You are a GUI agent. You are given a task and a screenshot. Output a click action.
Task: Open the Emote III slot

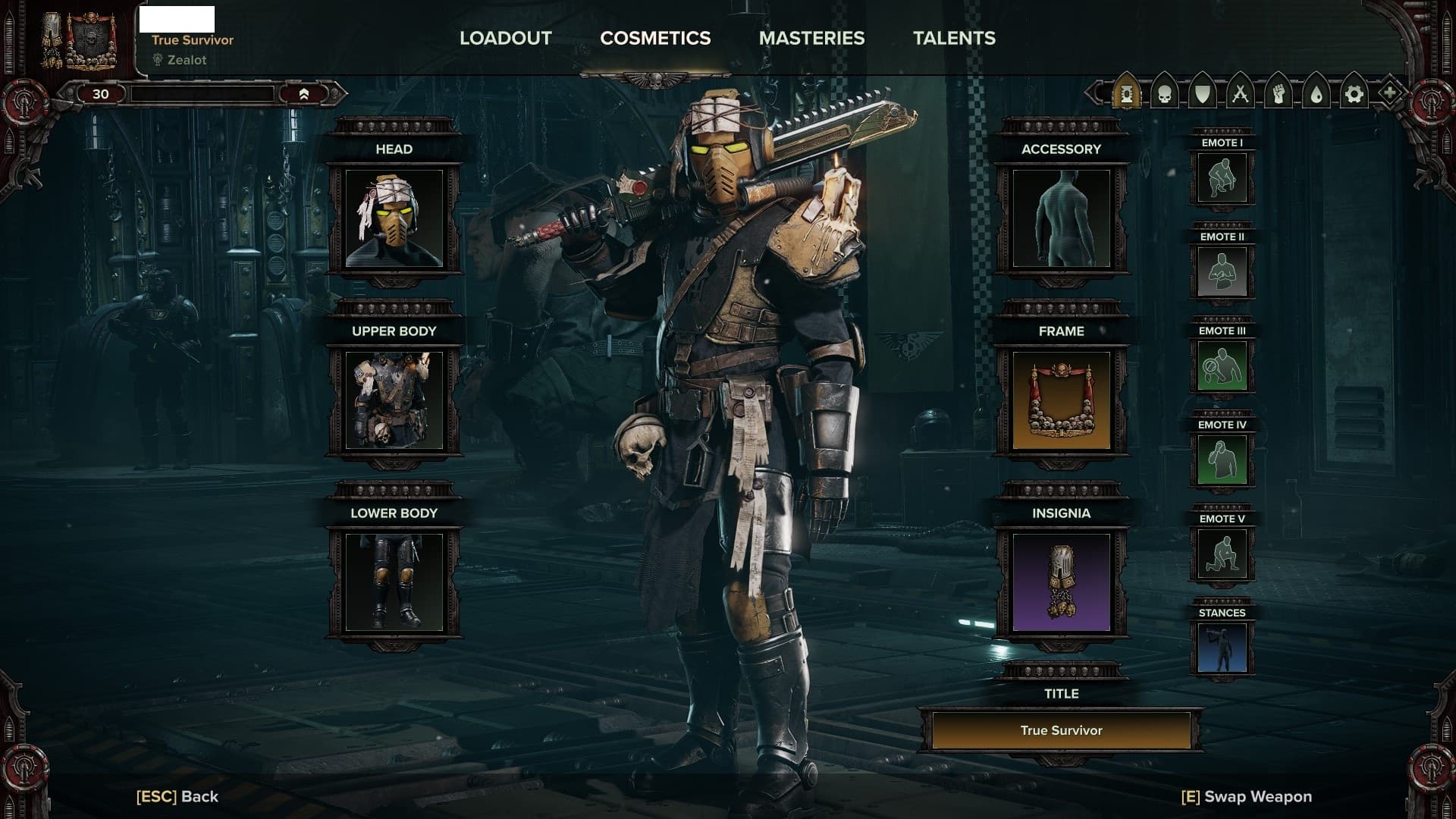[1222, 366]
